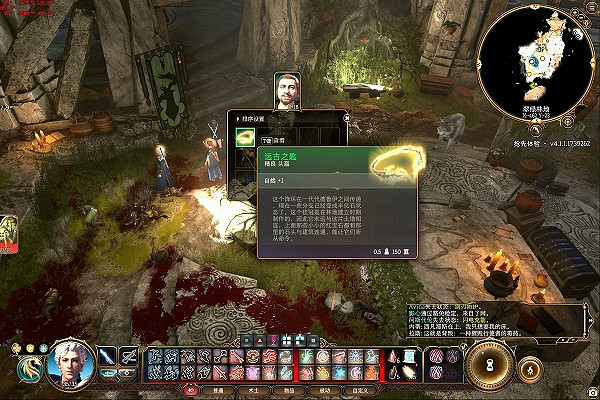Switch to the 普通 hotbar tab

[x=219, y=390]
